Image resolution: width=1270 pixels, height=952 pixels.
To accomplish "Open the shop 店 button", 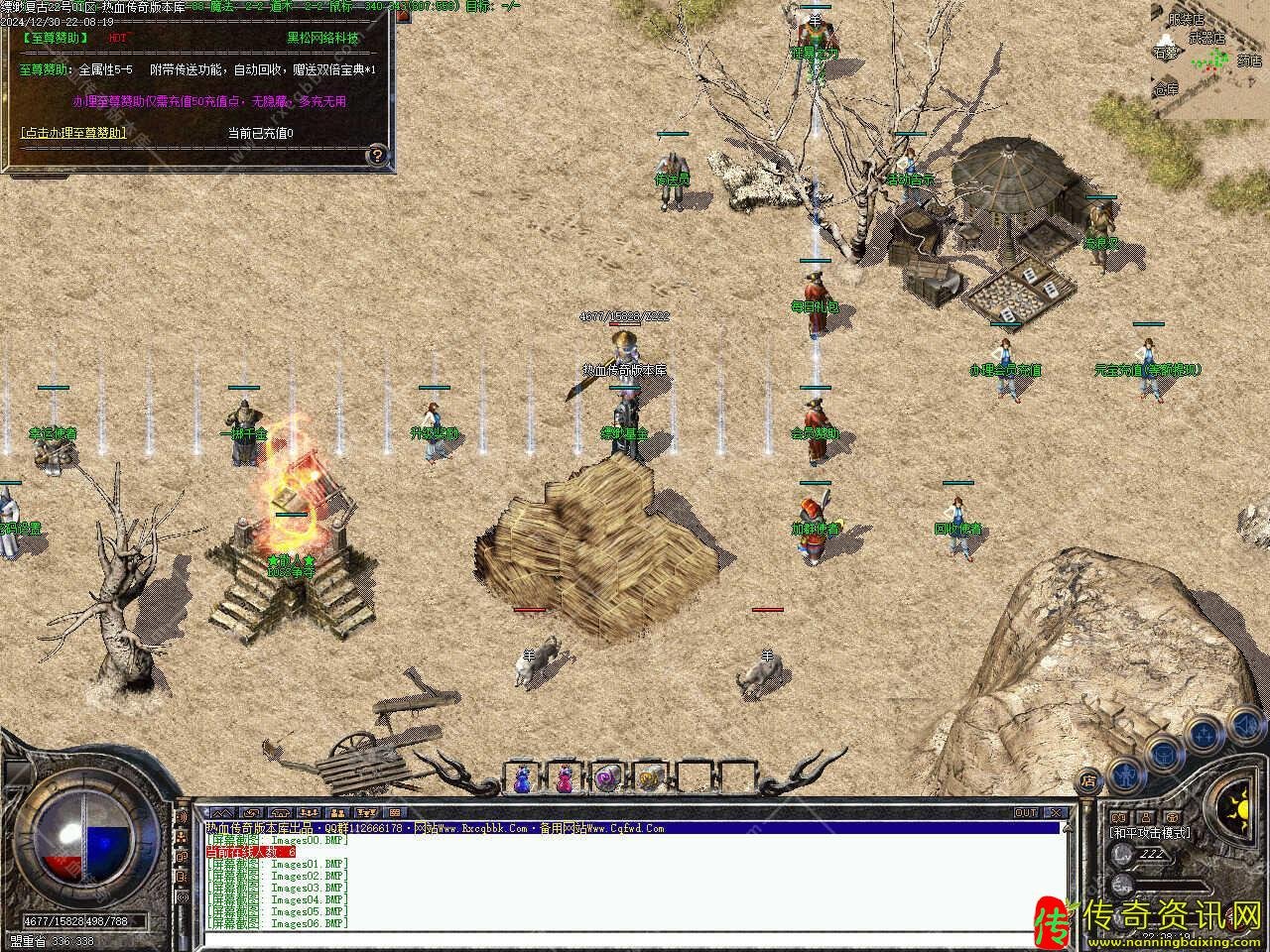I will click(1089, 780).
